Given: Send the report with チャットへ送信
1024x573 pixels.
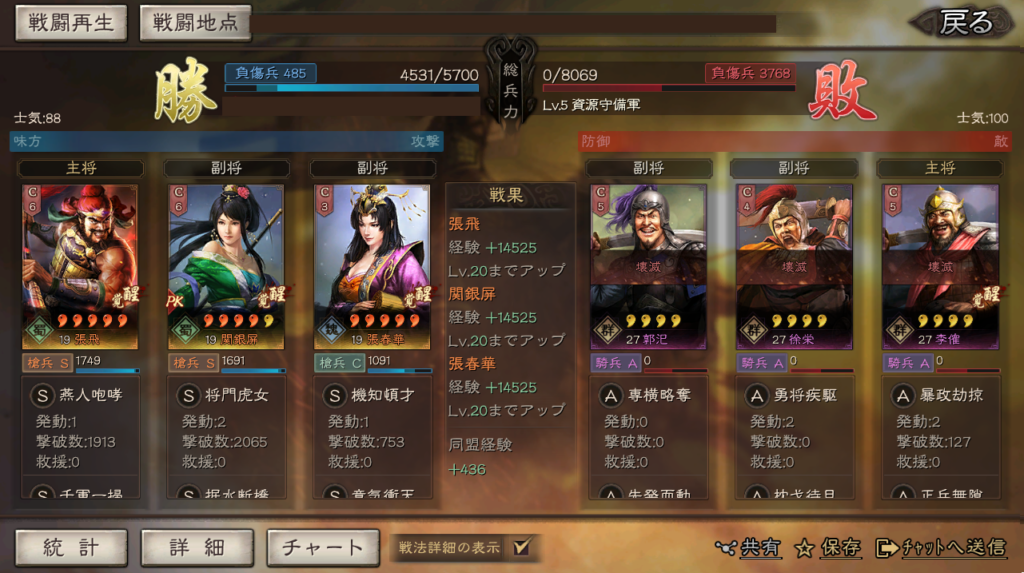Looking at the screenshot, I should point(941,547).
